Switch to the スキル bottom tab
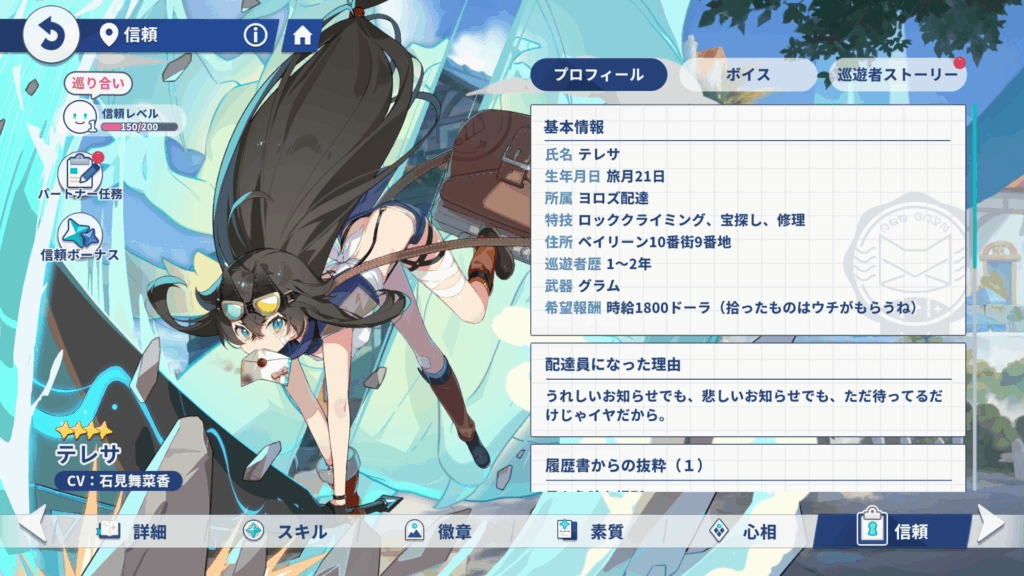 [285, 531]
